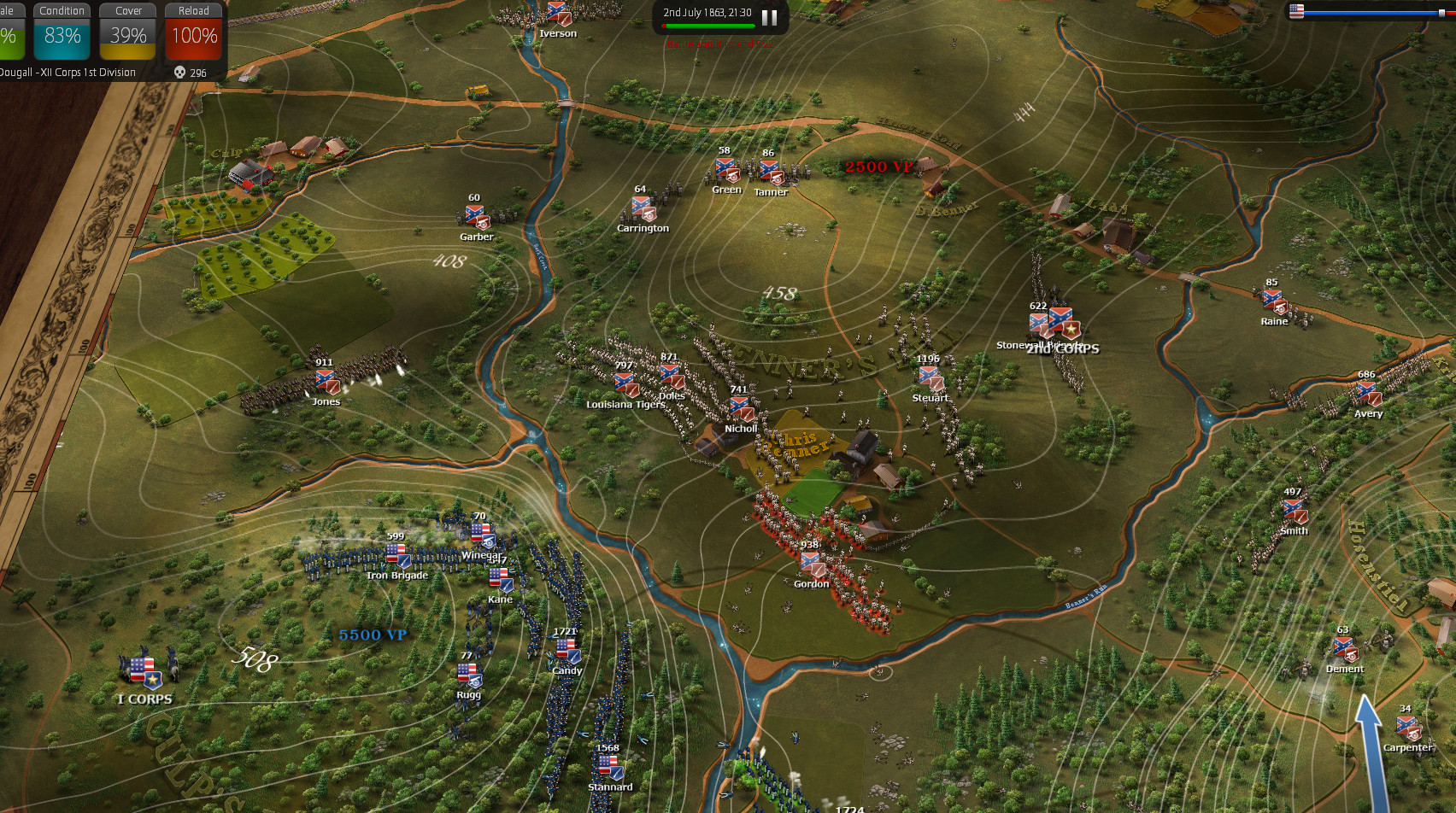This screenshot has width=1456, height=813.
Task: Select the Louisiana Tigers flag
Action: pyautogui.click(x=626, y=383)
